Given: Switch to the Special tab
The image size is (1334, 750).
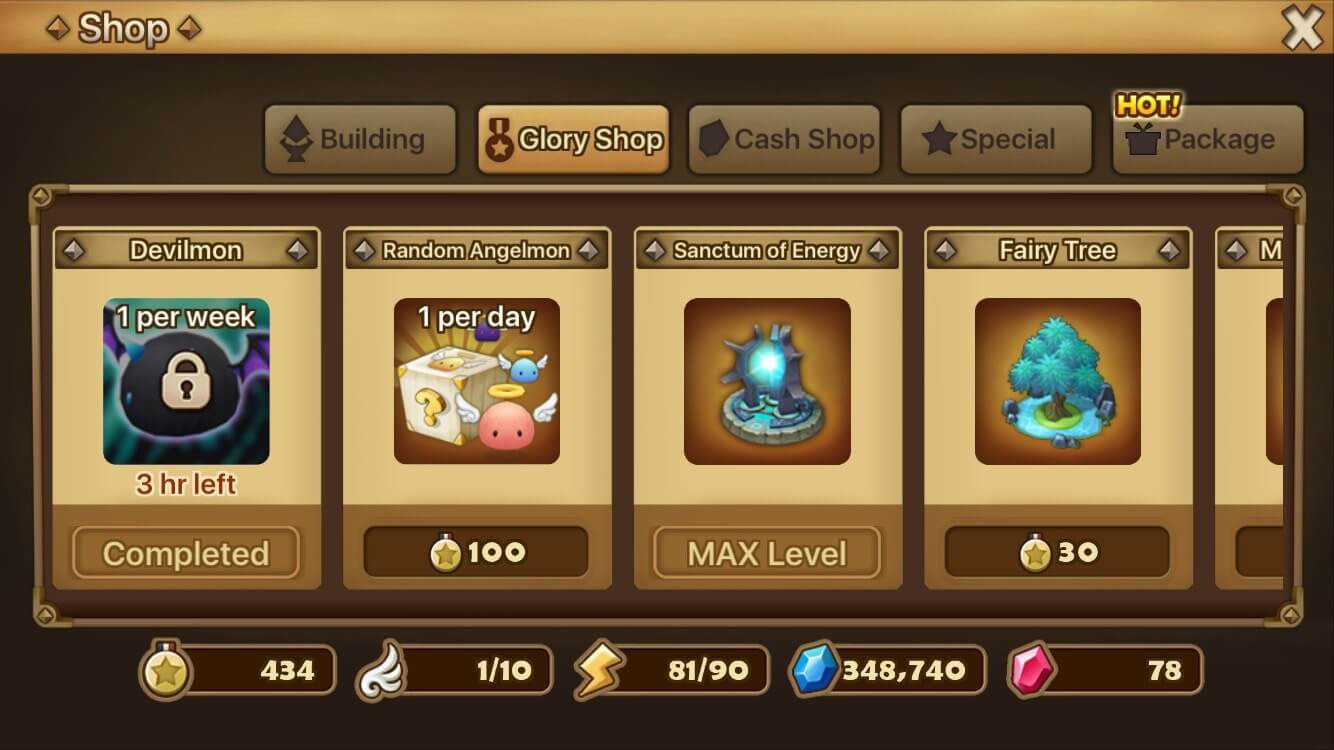Looking at the screenshot, I should click(x=996, y=140).
